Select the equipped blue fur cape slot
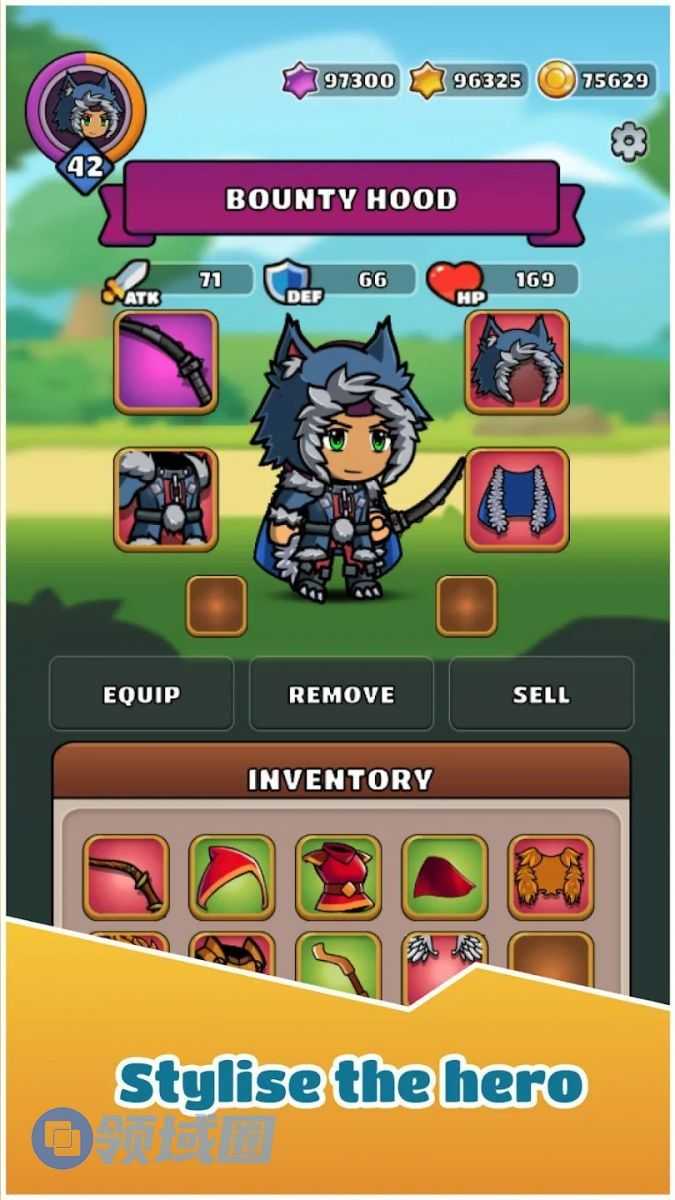 517,499
